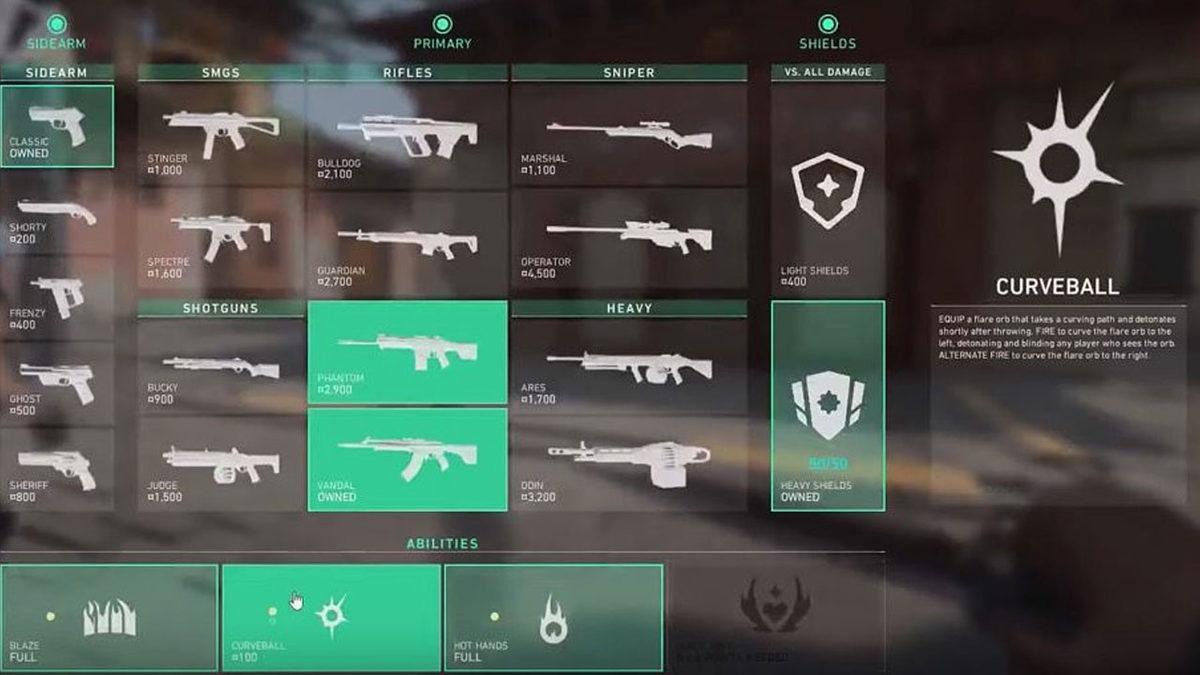Select the Phantom rifle
1200x675 pixels.
coord(407,352)
